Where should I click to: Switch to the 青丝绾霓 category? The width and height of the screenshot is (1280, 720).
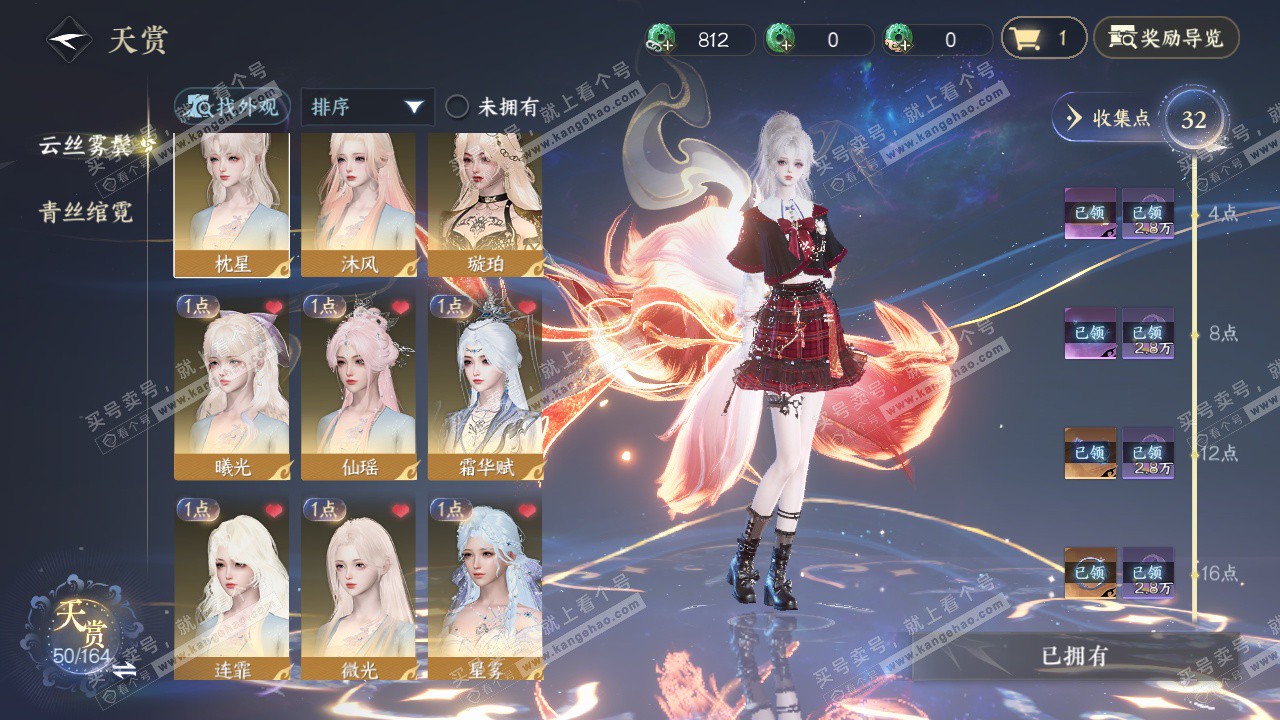(86, 212)
